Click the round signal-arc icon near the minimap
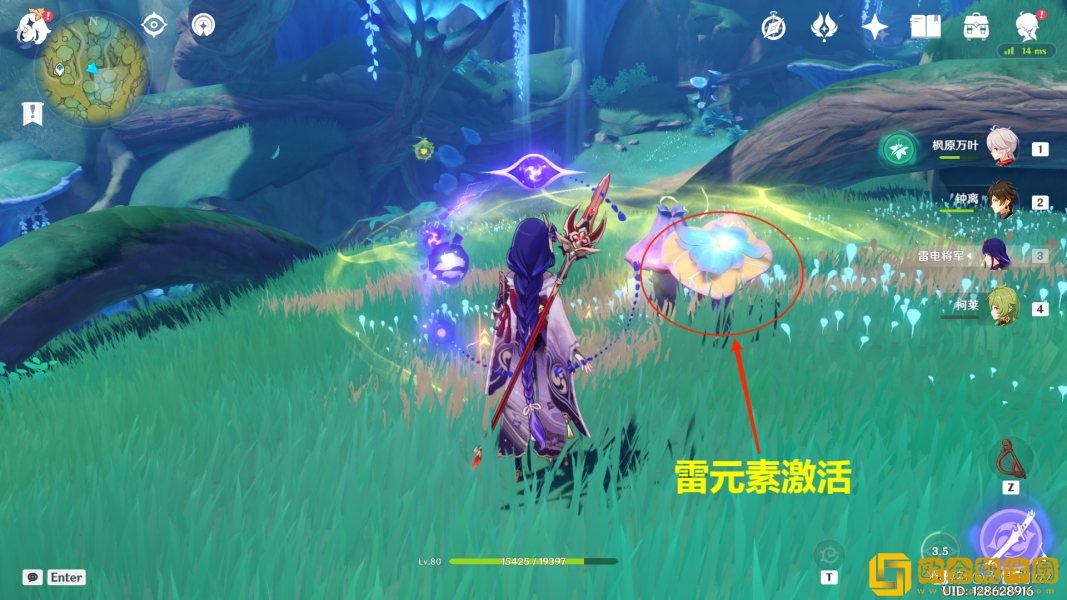 pyautogui.click(x=203, y=25)
